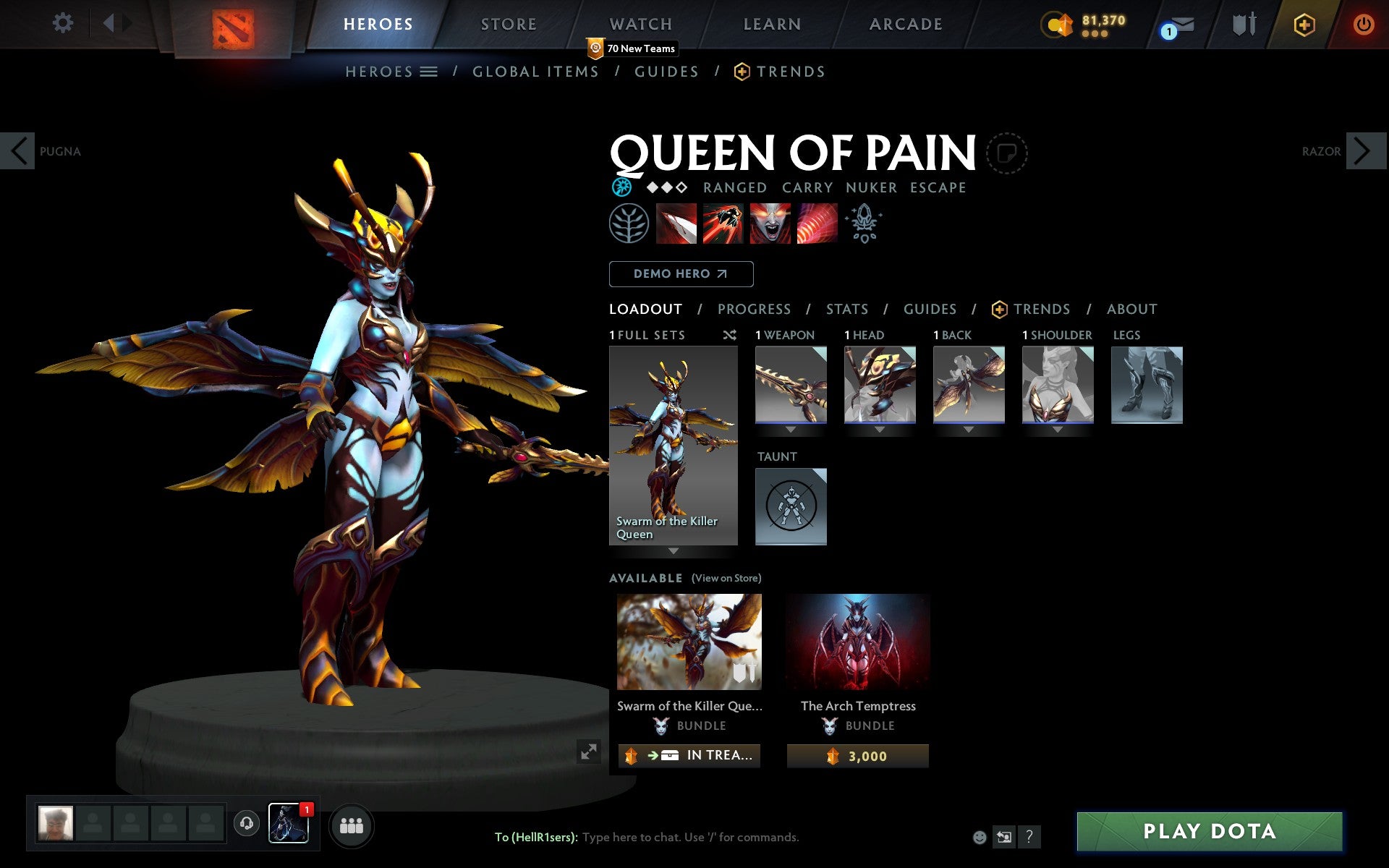Click the DEMO HERO button

pyautogui.click(x=681, y=274)
